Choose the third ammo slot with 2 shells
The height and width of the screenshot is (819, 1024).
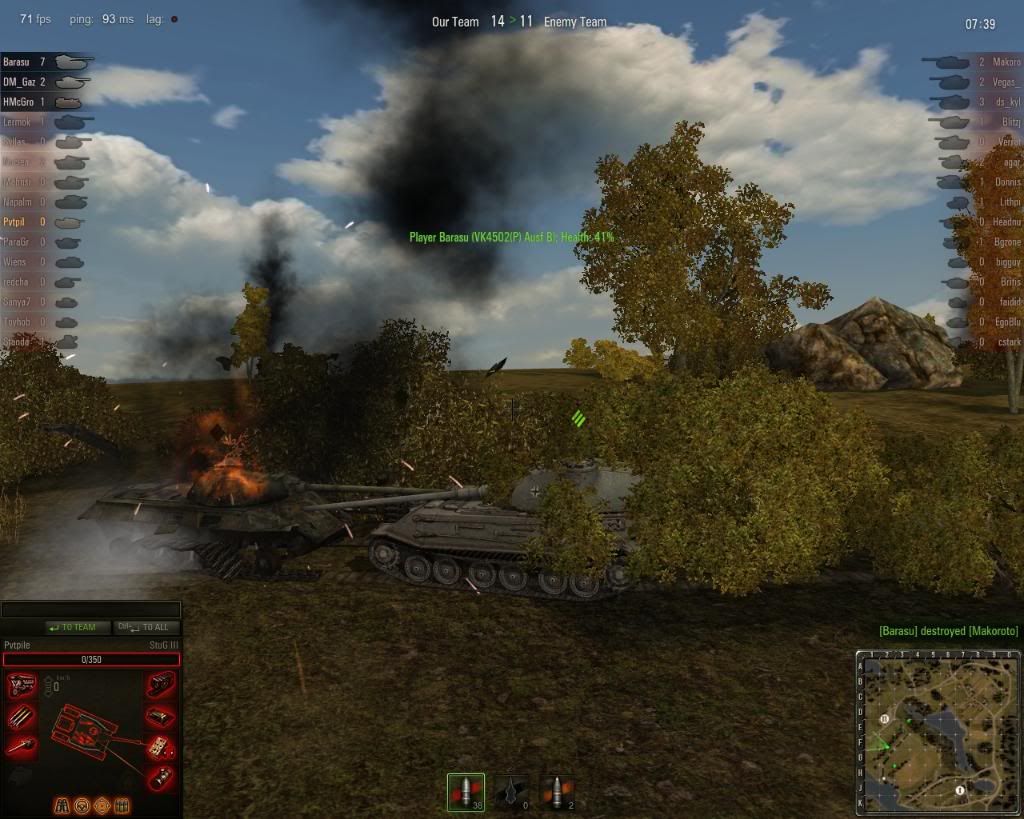pos(556,792)
